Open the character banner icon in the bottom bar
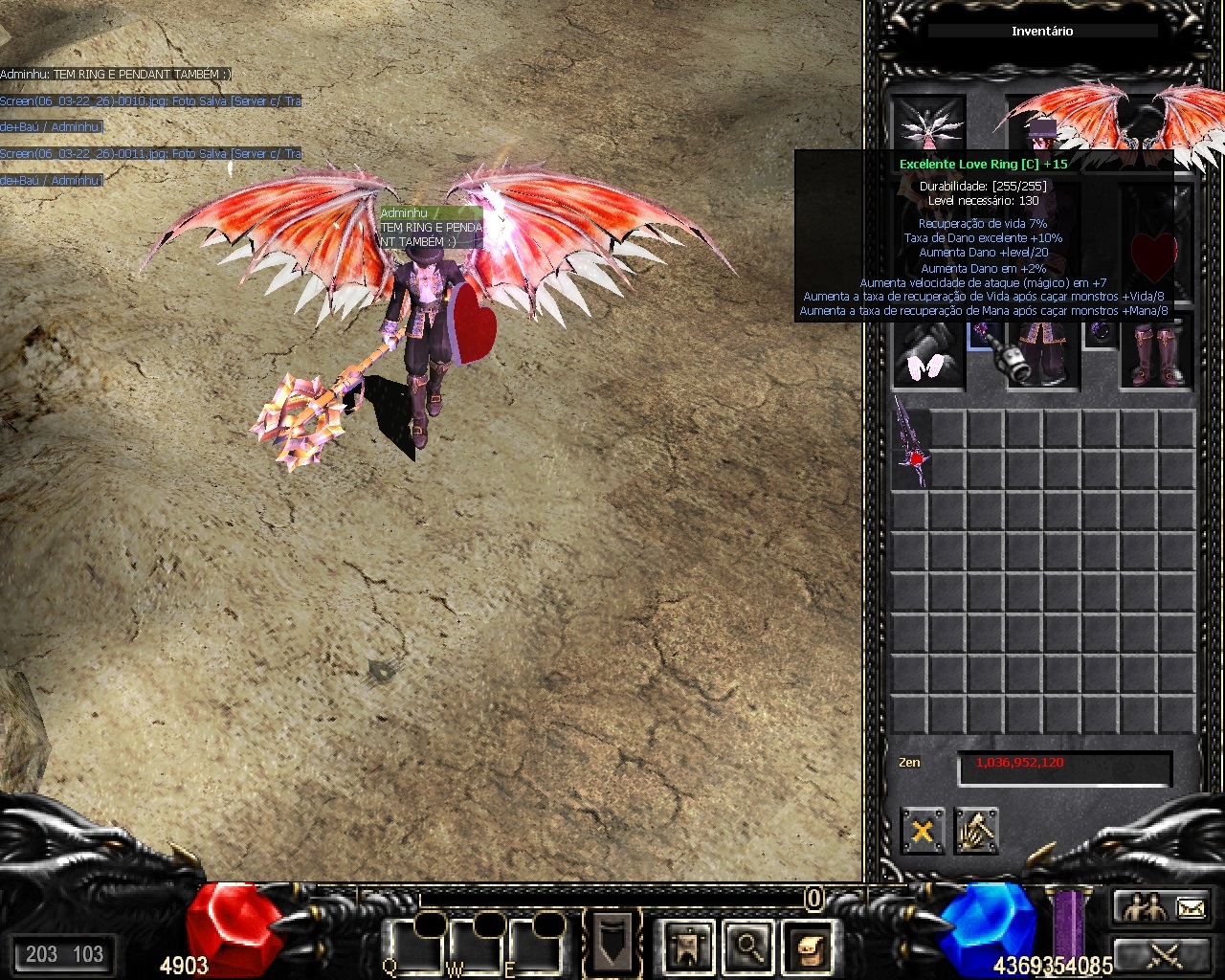This screenshot has height=980, width=1225. click(x=688, y=947)
